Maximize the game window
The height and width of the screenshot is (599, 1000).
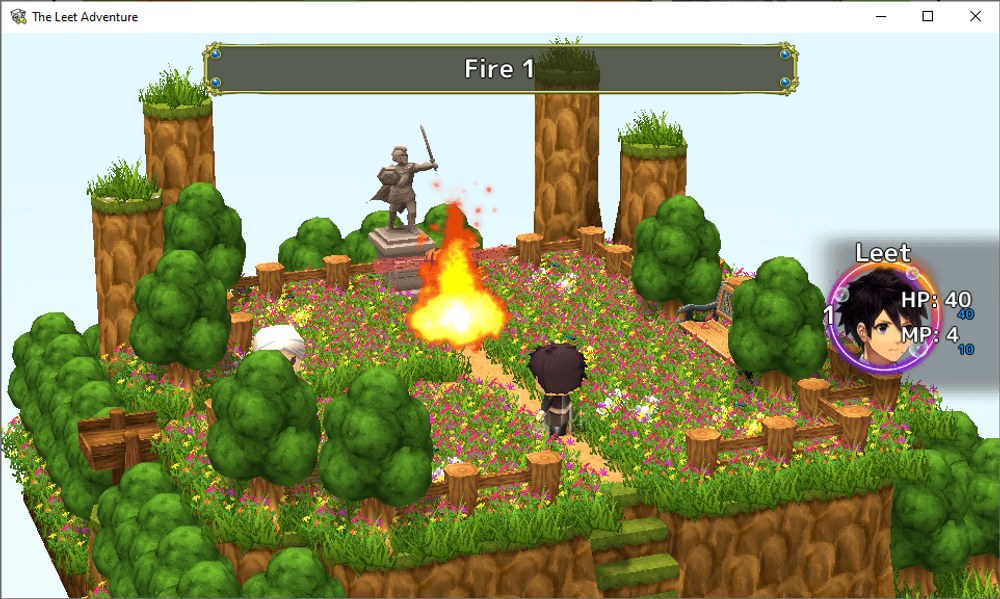928,16
